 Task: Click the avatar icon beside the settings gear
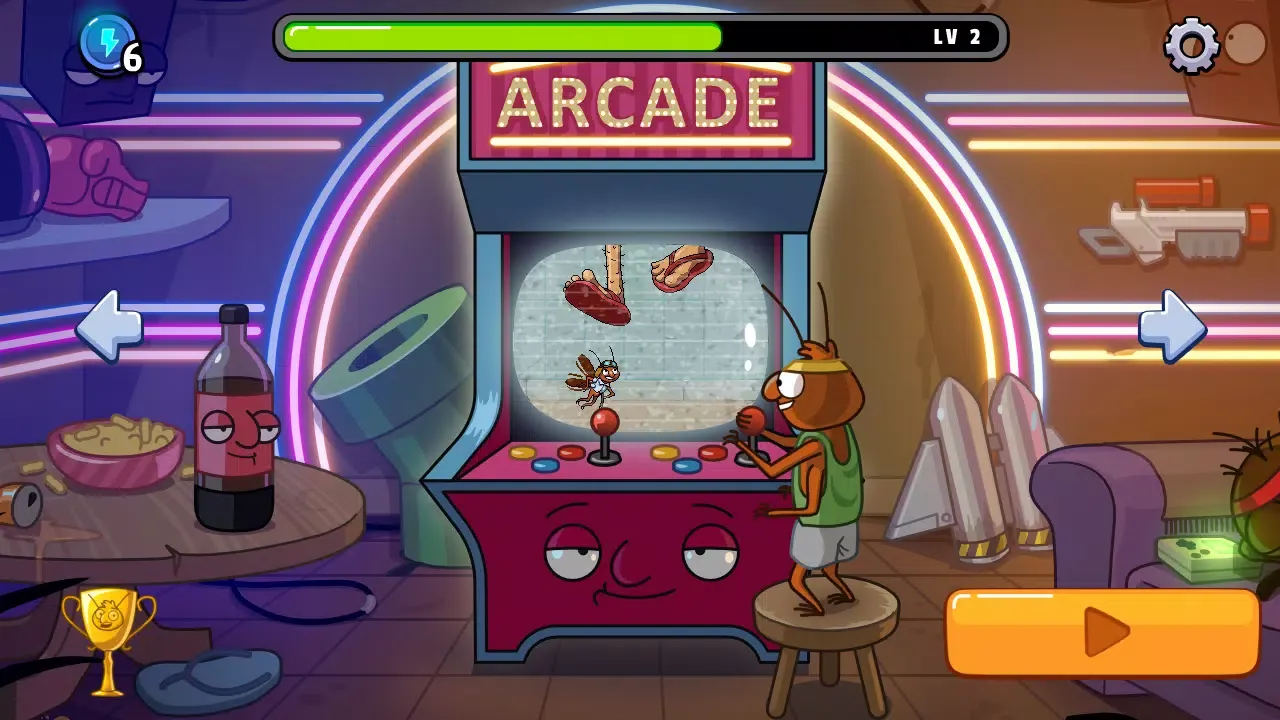point(1245,42)
